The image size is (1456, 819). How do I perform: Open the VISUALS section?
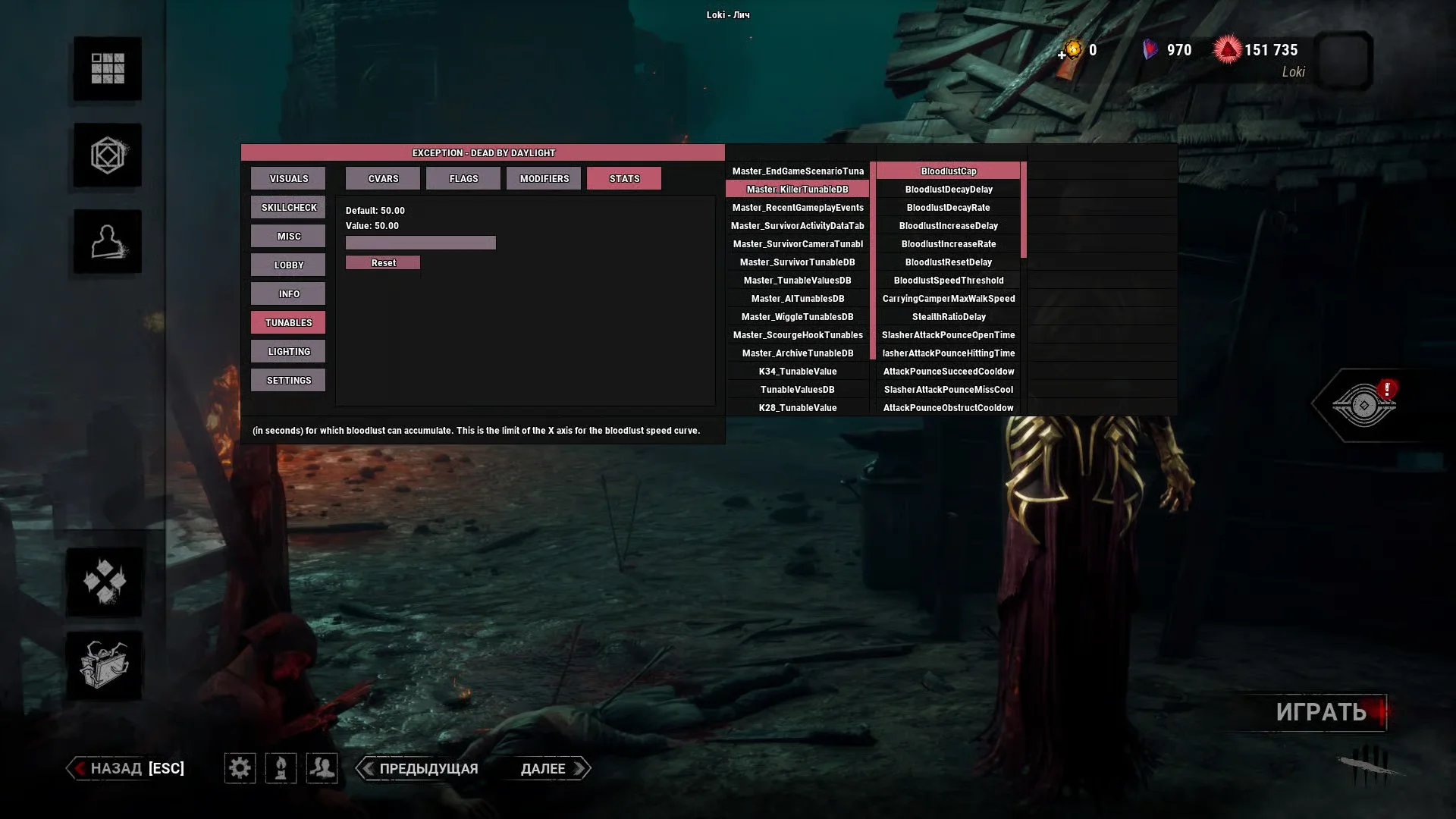(288, 179)
